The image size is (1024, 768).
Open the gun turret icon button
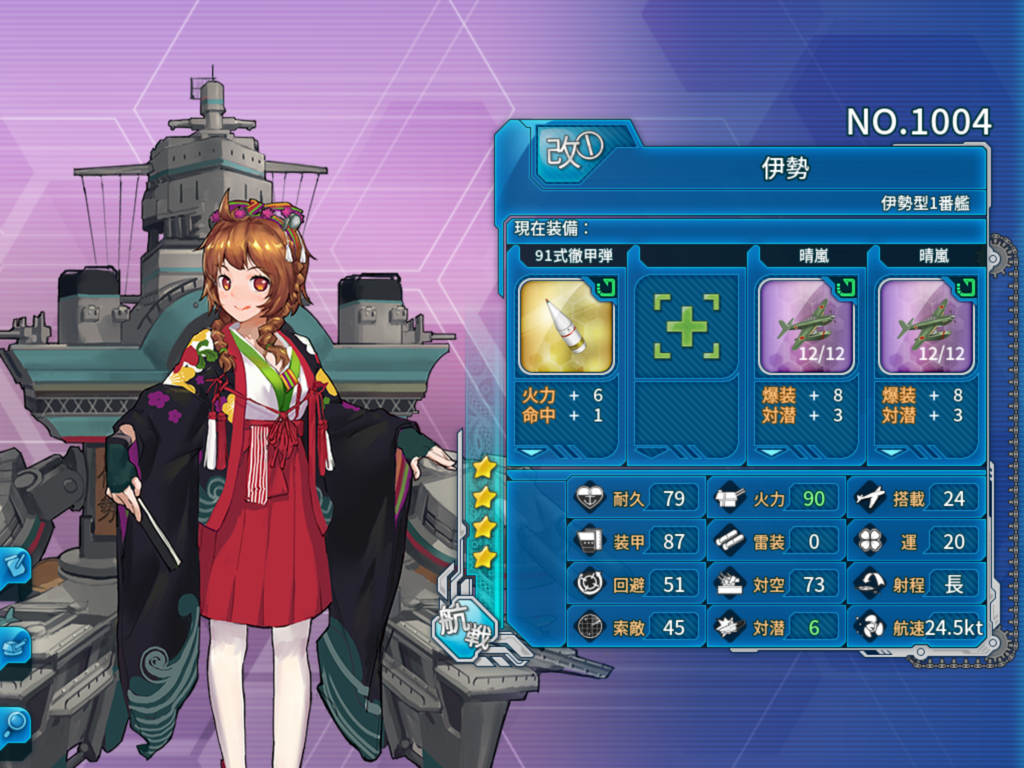point(14,646)
